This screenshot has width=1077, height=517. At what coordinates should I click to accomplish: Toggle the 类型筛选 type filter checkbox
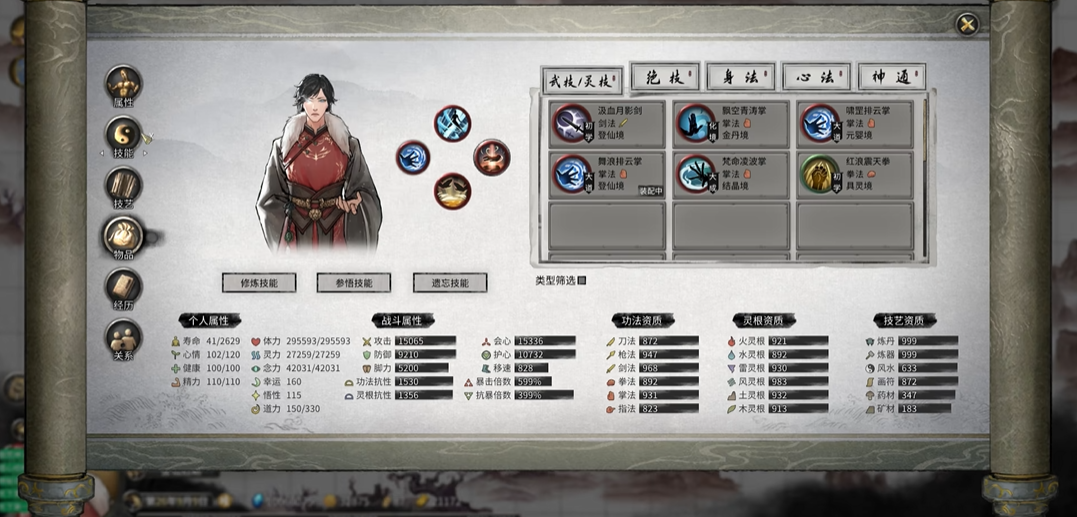coord(582,281)
